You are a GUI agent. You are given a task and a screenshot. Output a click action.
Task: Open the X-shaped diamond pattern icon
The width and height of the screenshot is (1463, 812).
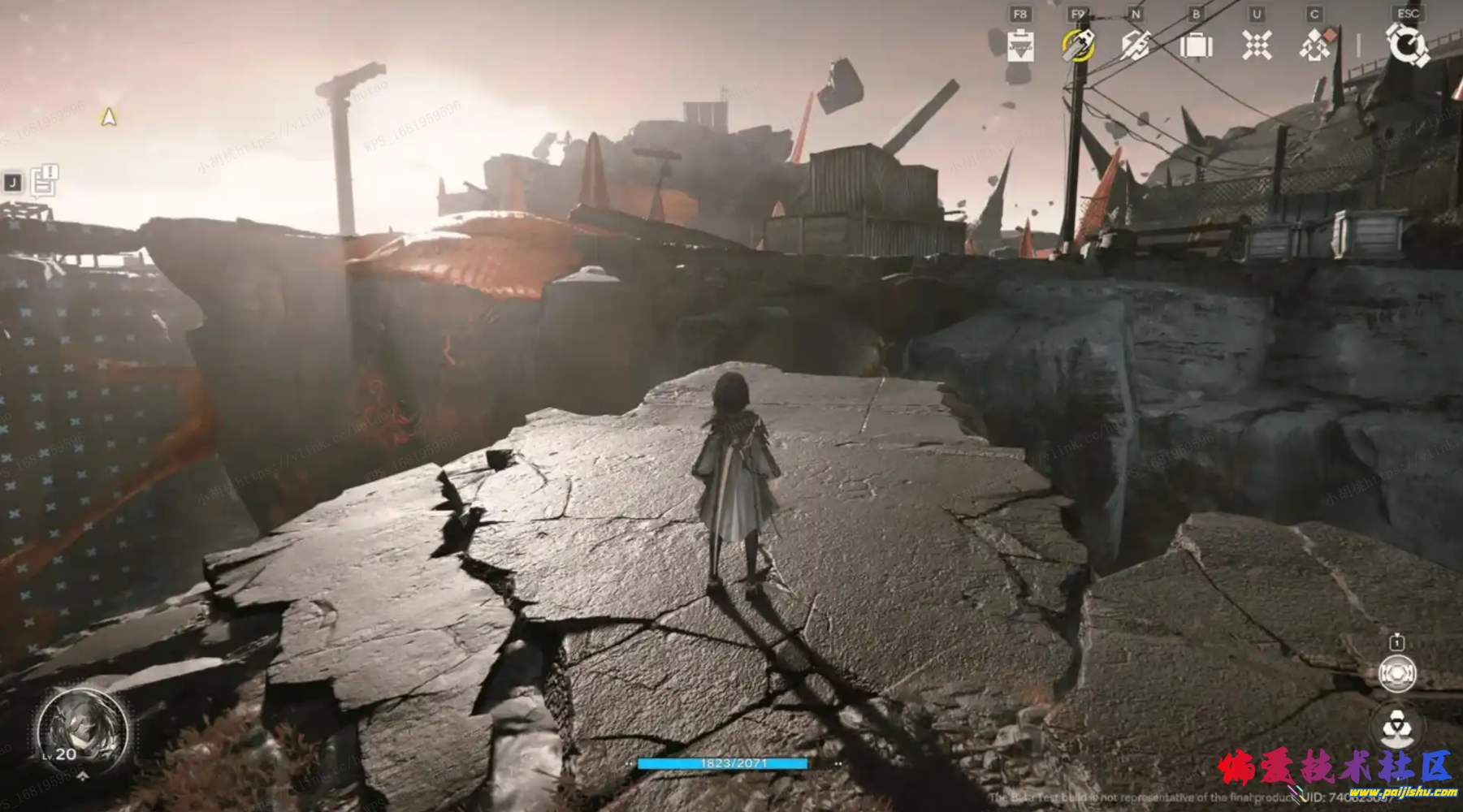click(1257, 45)
